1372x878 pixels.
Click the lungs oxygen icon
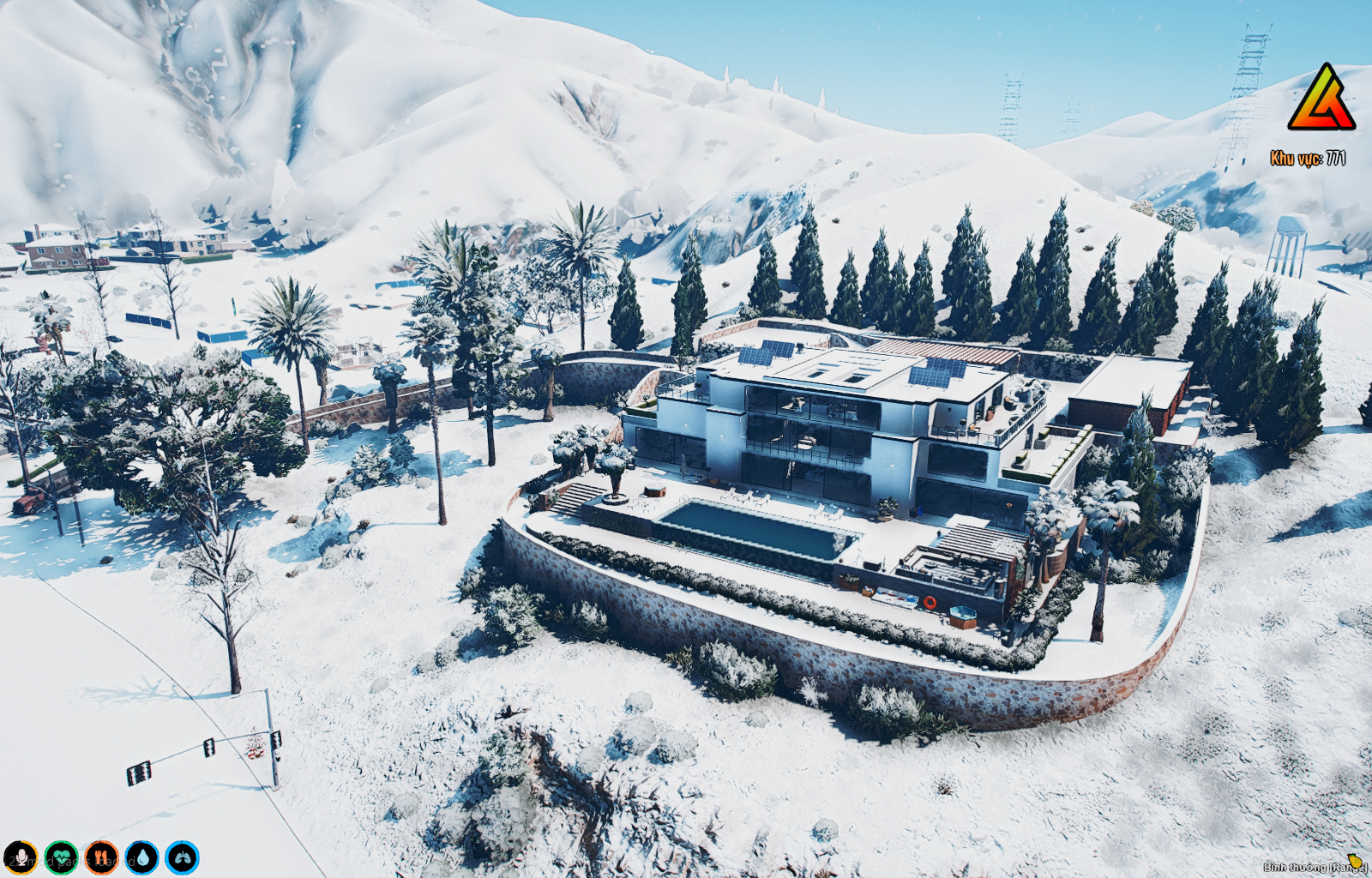coord(182,857)
